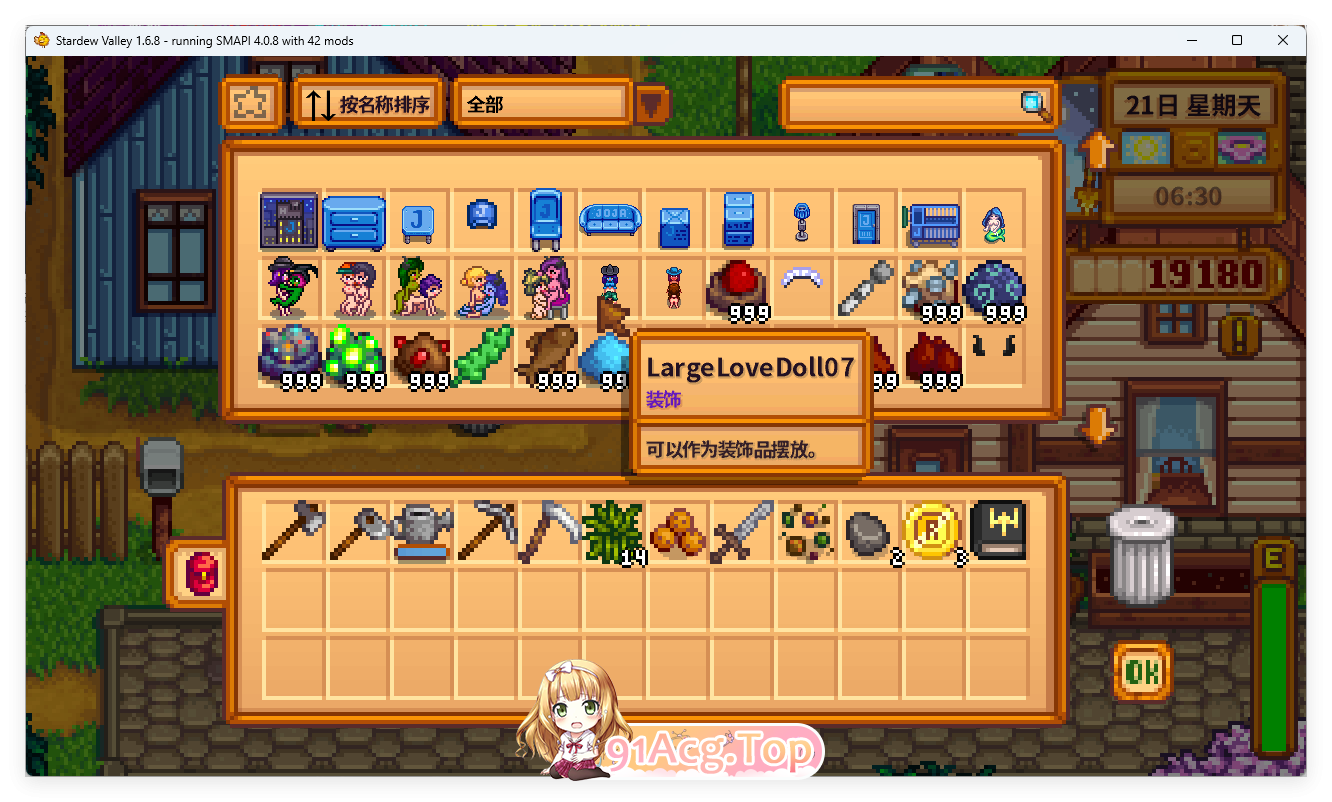Select the fiber stack of 14
The height and width of the screenshot is (802, 1332).
613,531
